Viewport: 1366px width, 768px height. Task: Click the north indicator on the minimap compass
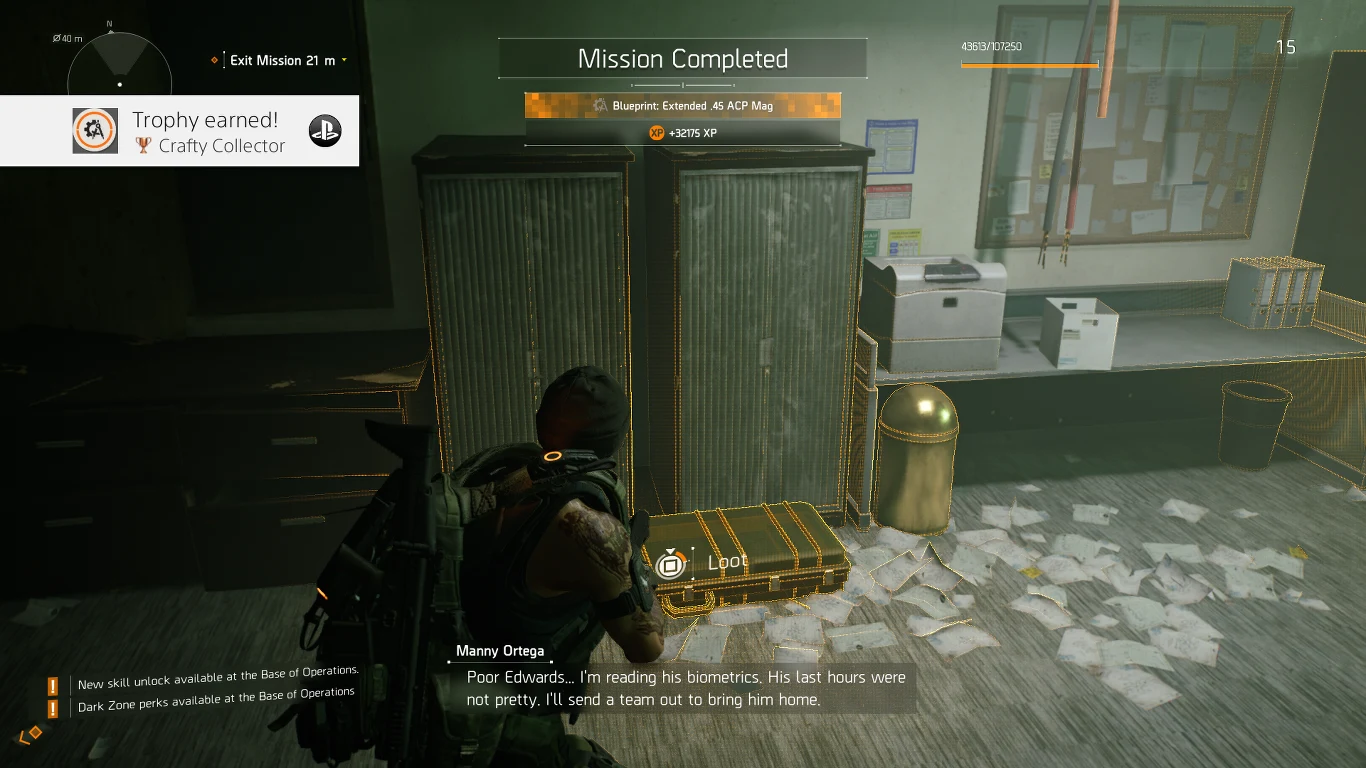pyautogui.click(x=110, y=22)
